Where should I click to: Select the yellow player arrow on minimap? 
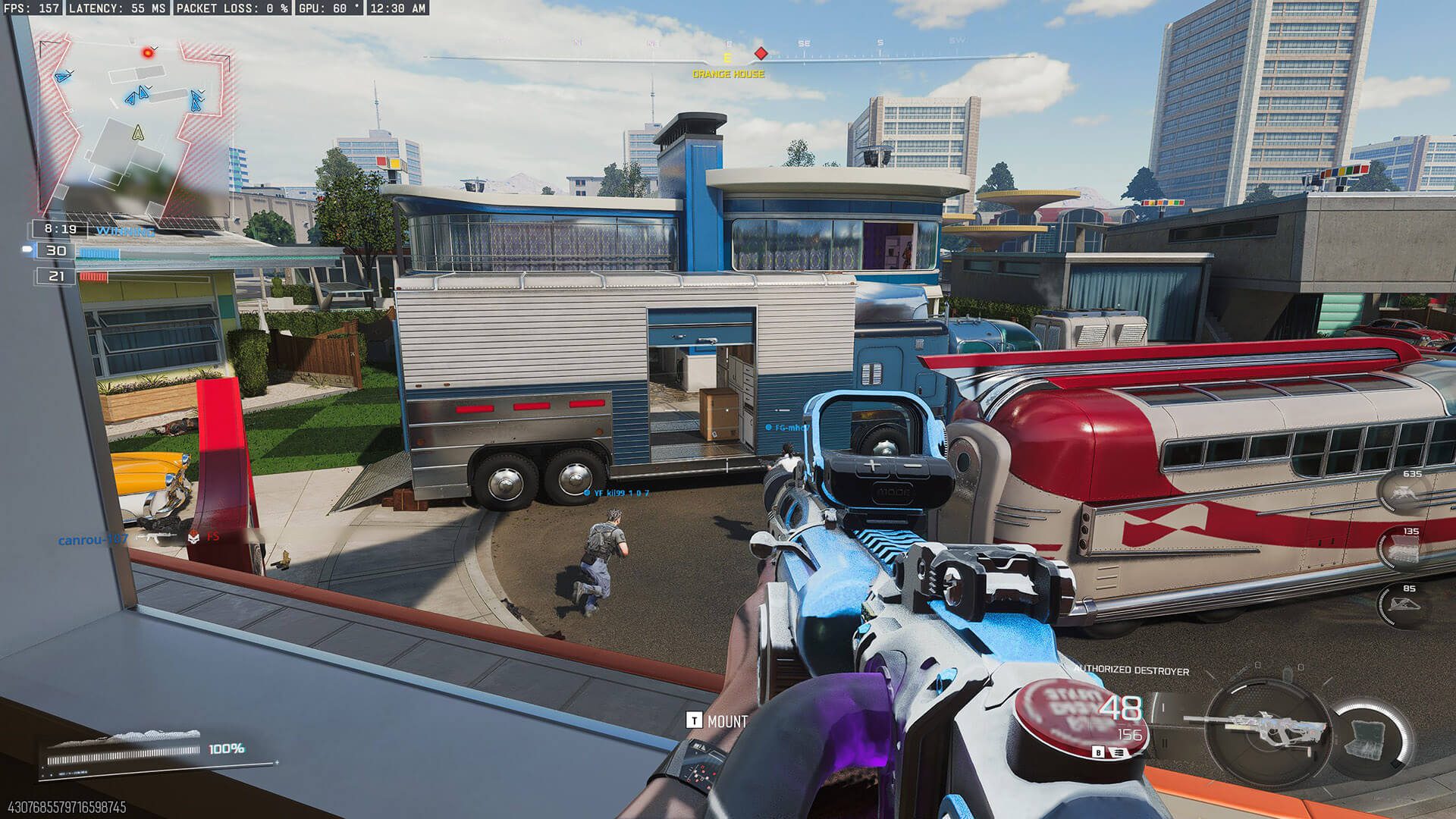(137, 134)
